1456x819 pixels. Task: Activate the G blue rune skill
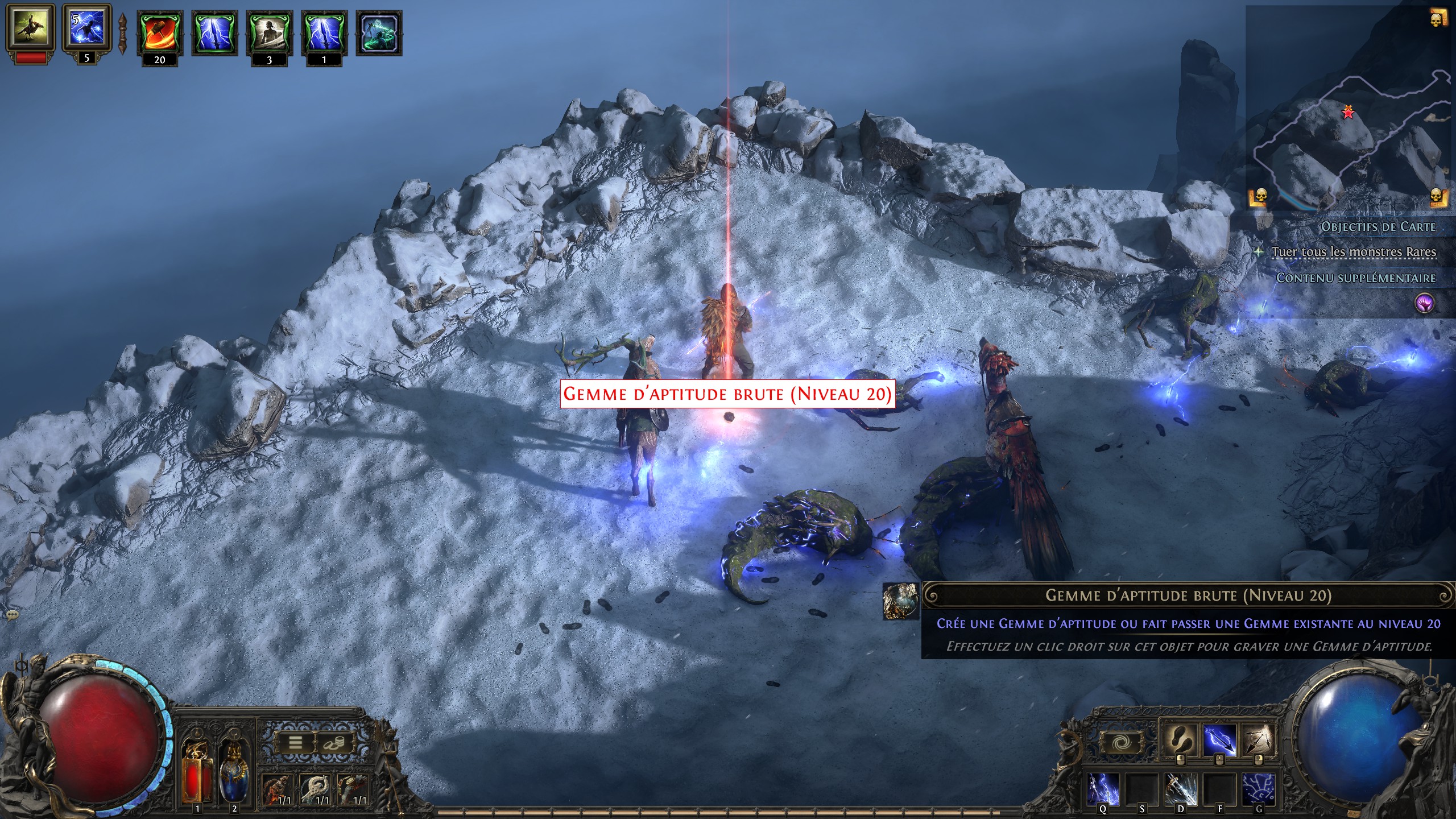pos(1258,789)
